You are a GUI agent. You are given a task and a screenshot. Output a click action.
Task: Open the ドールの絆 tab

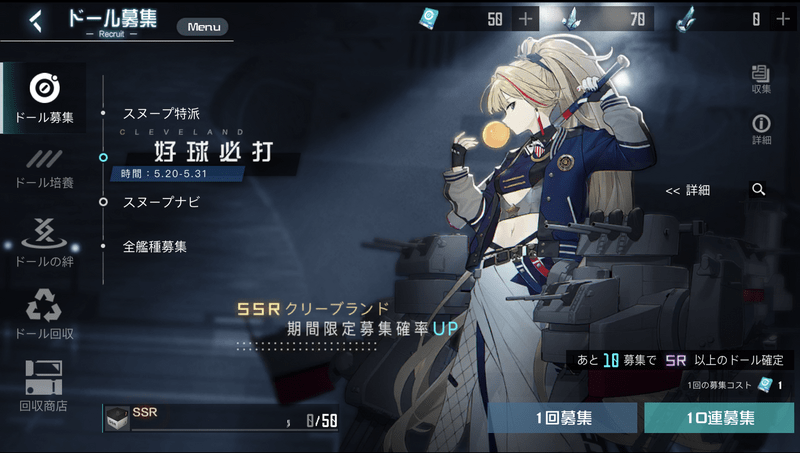(x=44, y=242)
